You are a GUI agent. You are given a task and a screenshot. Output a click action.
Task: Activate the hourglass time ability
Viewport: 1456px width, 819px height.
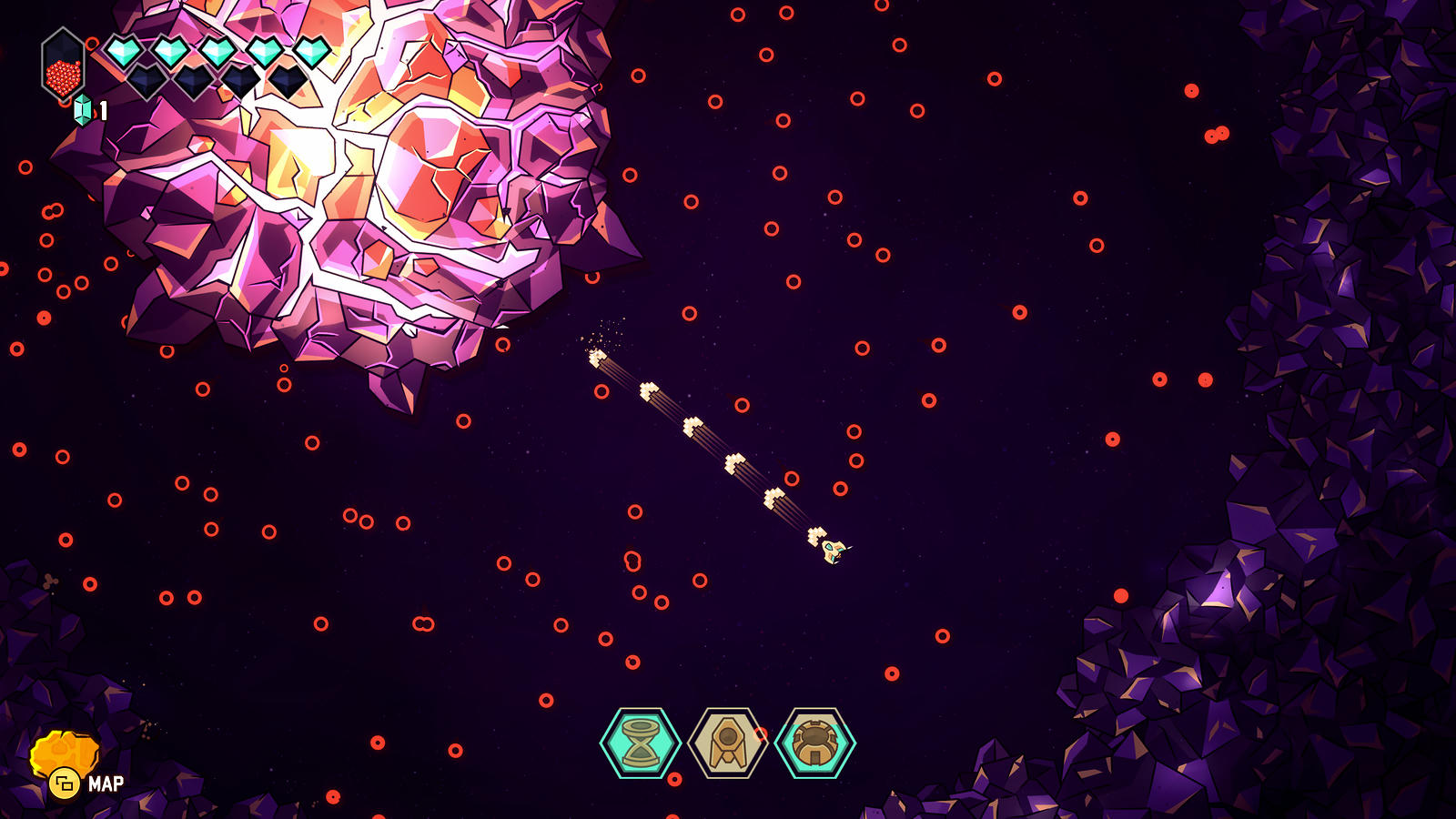[x=641, y=743]
